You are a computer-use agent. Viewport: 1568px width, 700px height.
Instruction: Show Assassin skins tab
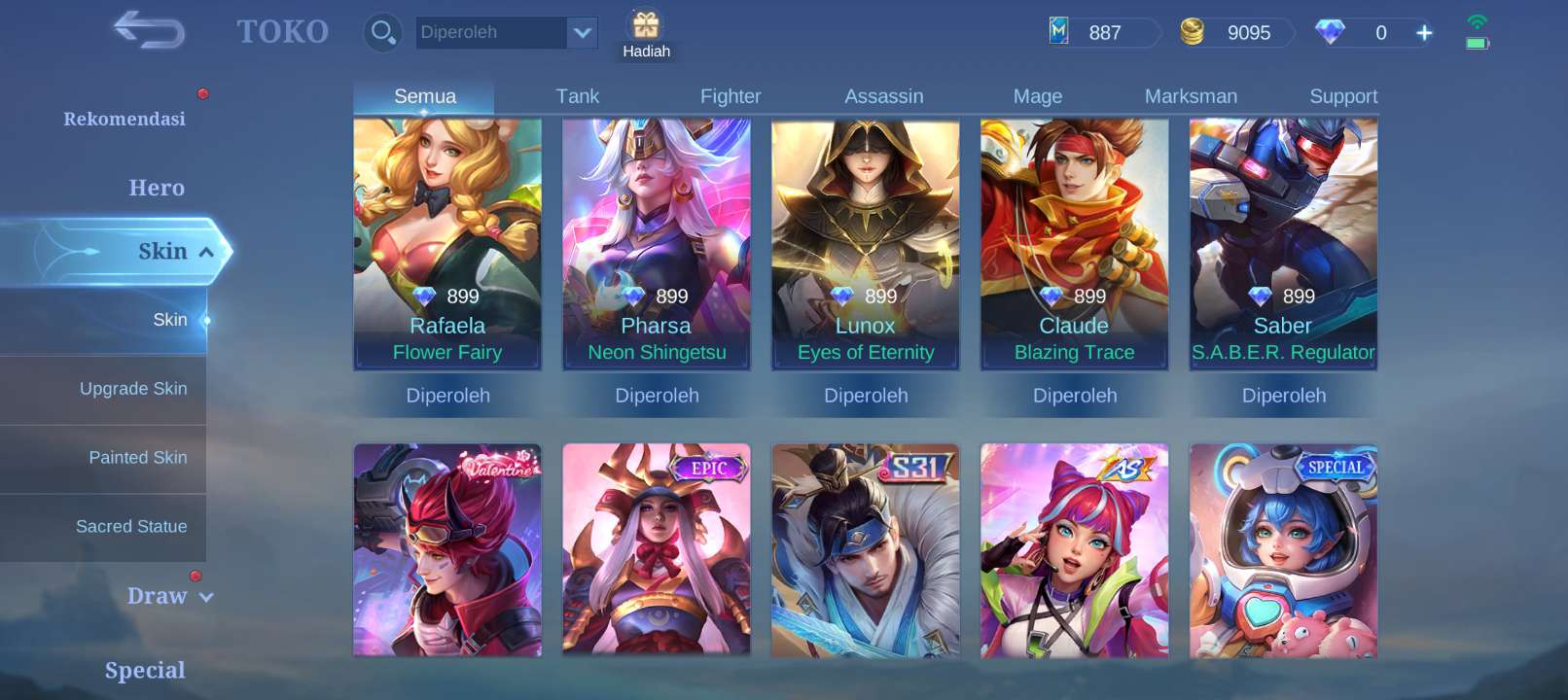tap(883, 96)
